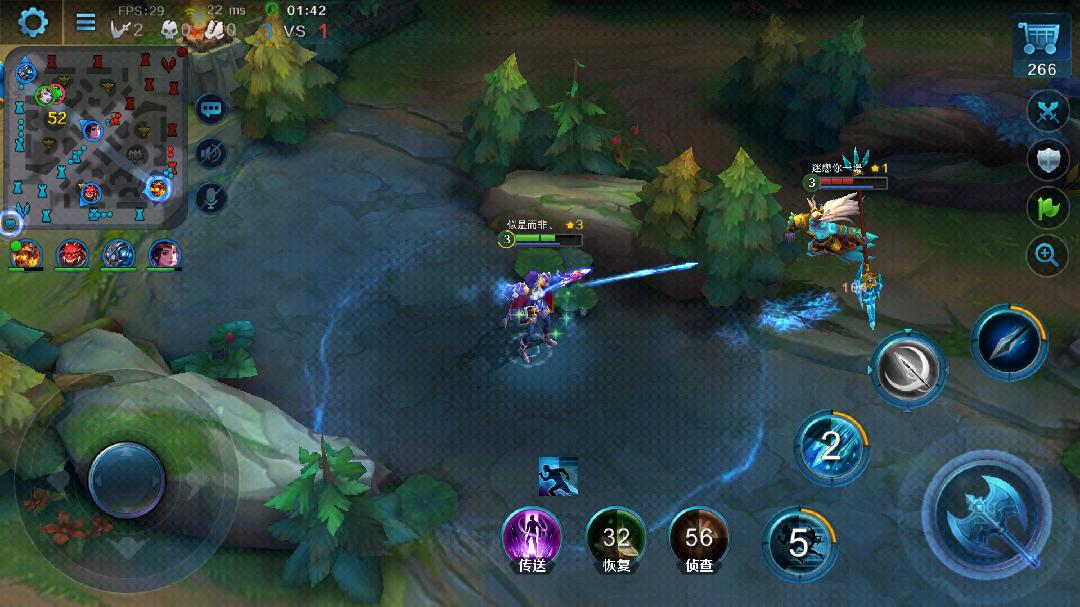1080x607 pixels.
Task: Open the settings gear menu
Action: pos(32,21)
